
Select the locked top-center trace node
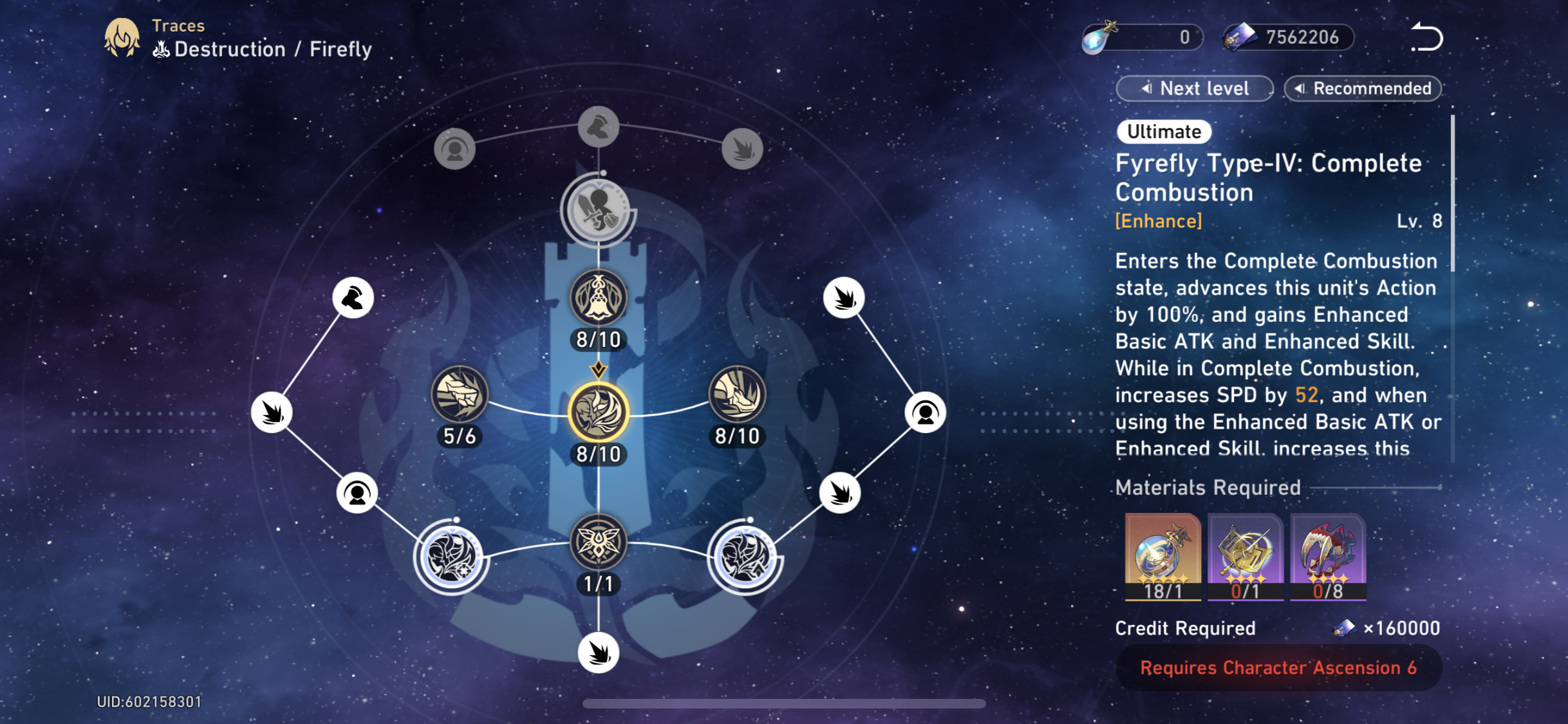tap(598, 127)
